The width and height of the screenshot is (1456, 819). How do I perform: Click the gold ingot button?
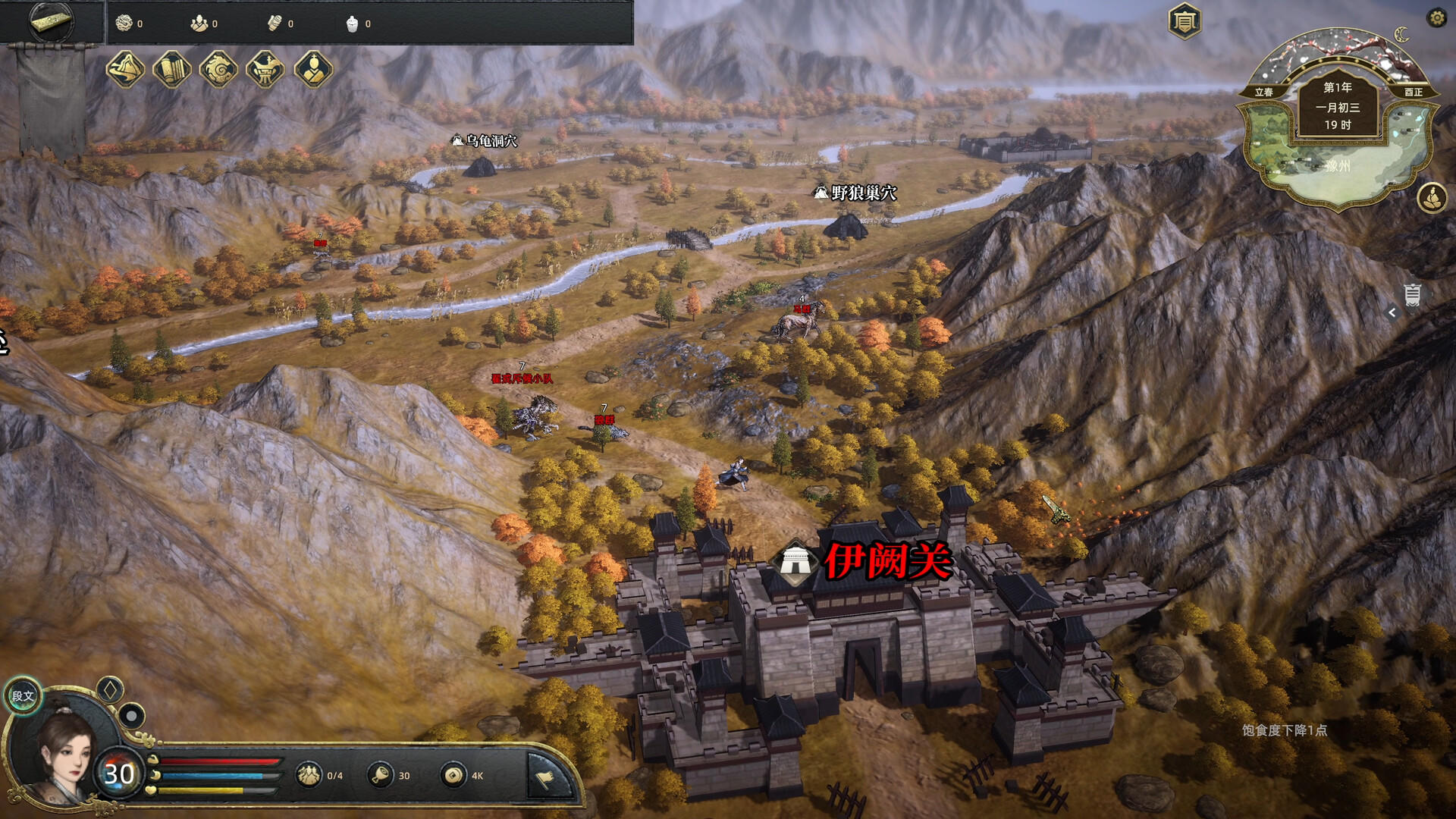pyautogui.click(x=52, y=21)
